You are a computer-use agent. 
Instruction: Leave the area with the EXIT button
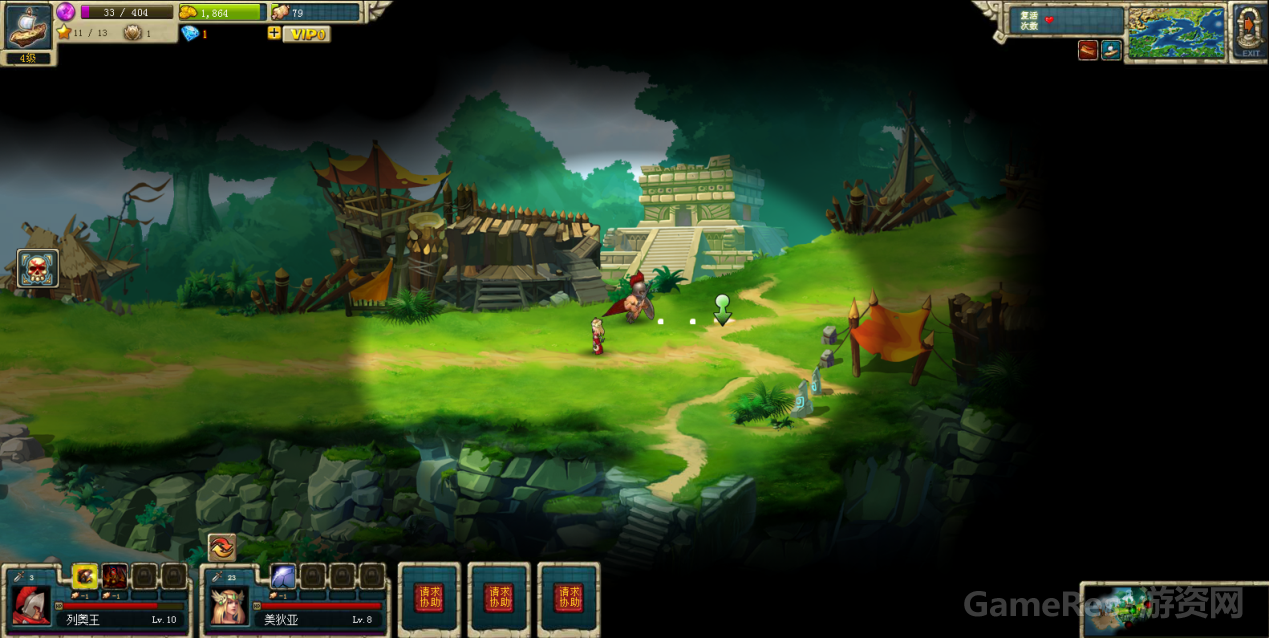click(1250, 31)
